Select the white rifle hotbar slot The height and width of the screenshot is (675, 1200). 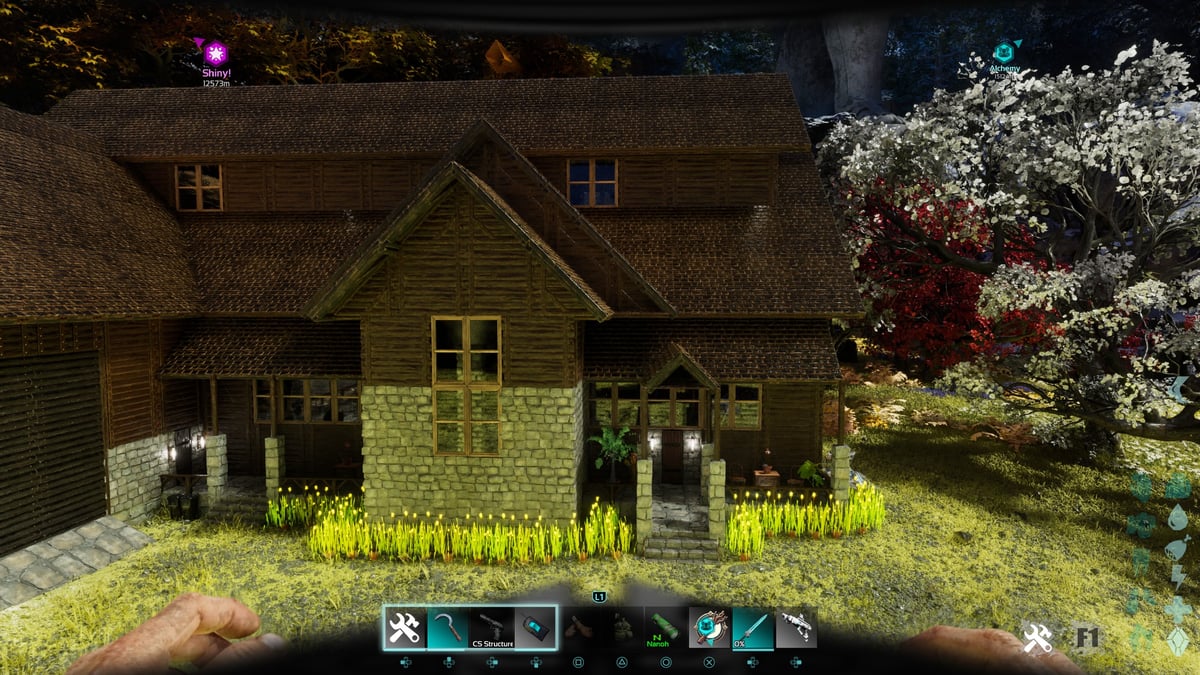[796, 628]
